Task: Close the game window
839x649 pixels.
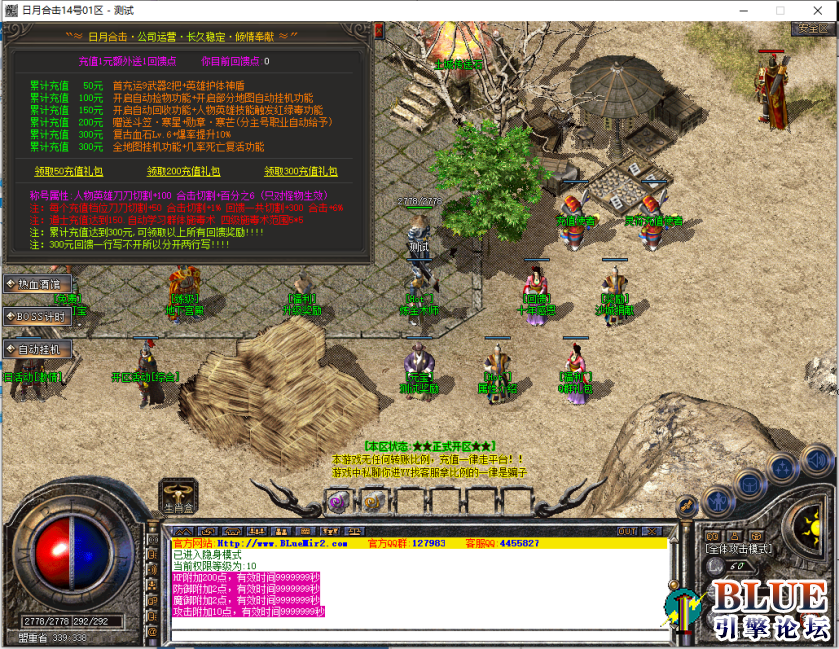Action: click(816, 9)
